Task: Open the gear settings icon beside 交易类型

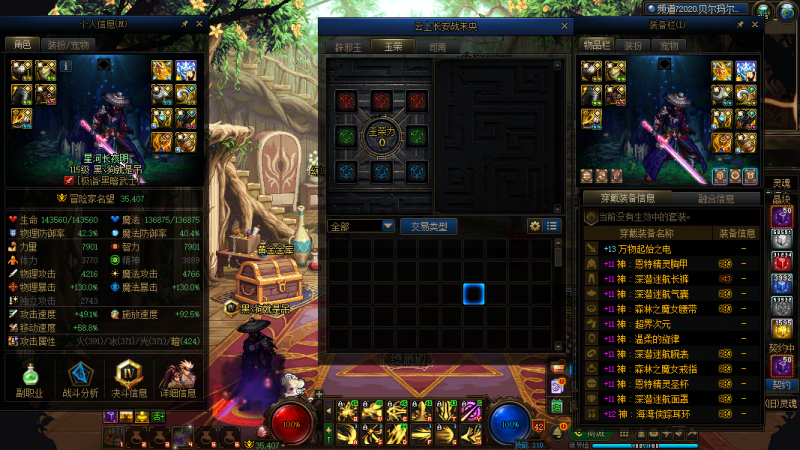Action: (535, 226)
